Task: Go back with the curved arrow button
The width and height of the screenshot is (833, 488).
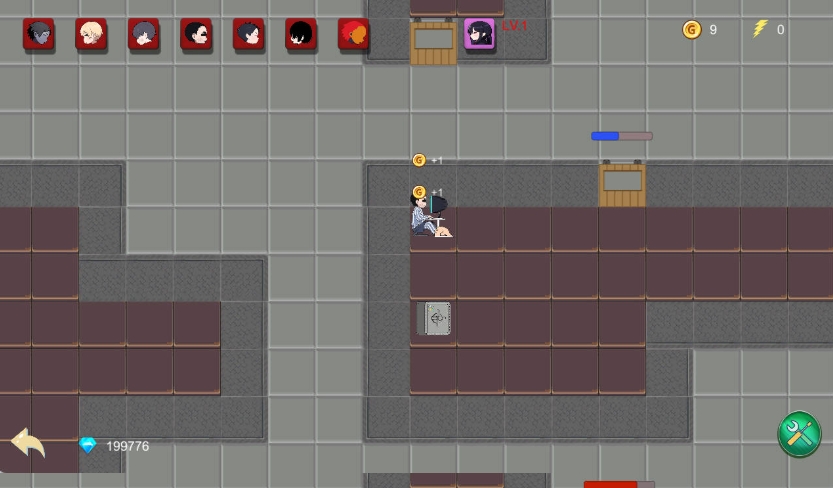Action: coord(28,442)
